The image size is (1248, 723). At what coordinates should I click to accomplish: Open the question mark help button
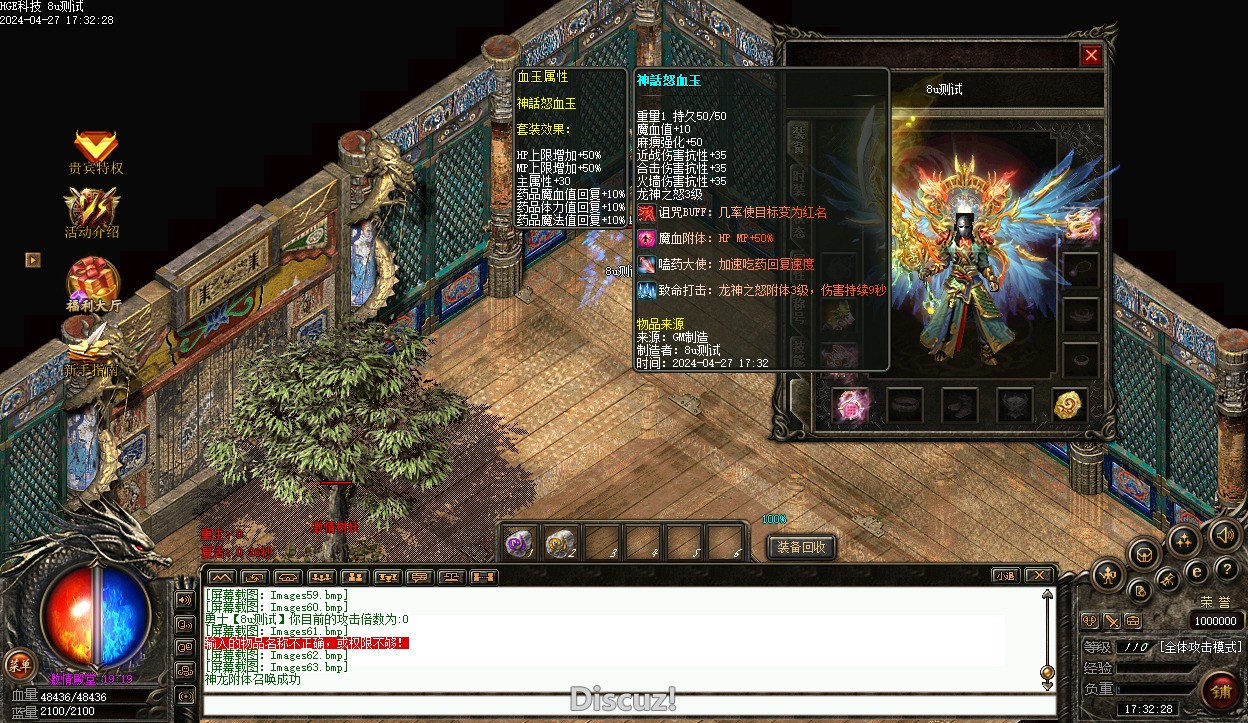click(x=1226, y=570)
